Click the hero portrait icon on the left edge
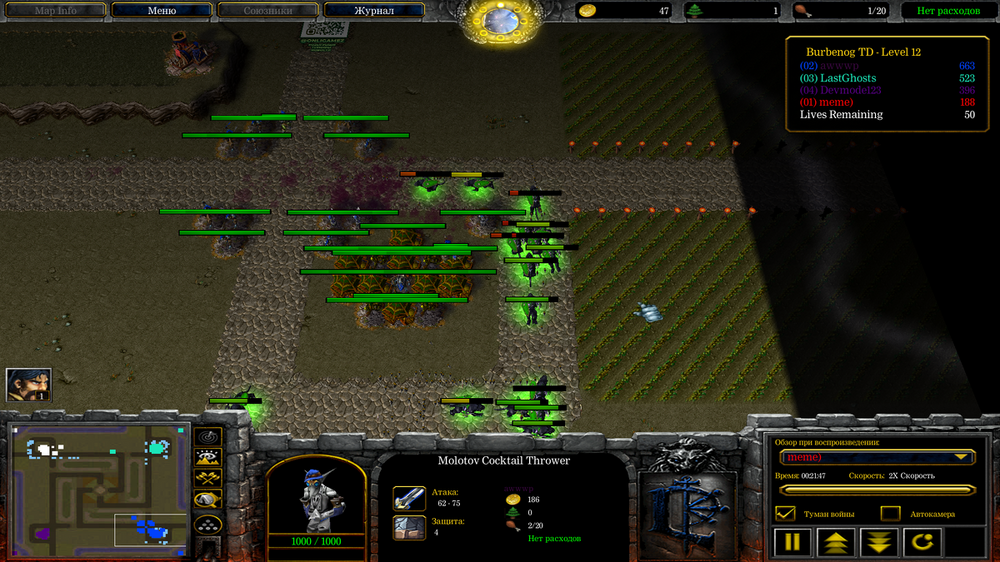Image resolution: width=1000 pixels, height=562 pixels. (x=28, y=385)
